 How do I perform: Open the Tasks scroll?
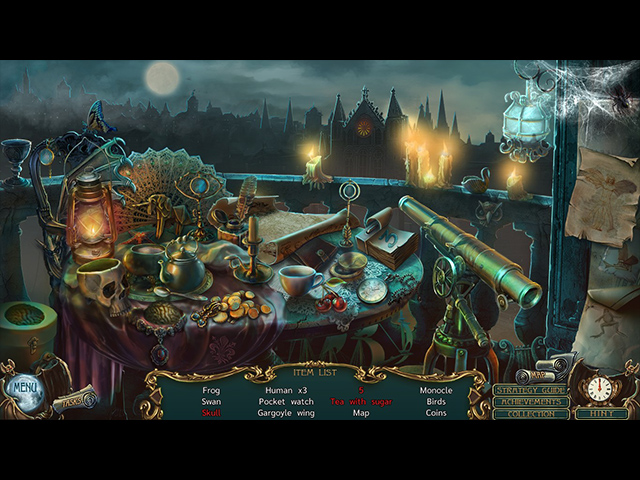pyautogui.click(x=74, y=400)
